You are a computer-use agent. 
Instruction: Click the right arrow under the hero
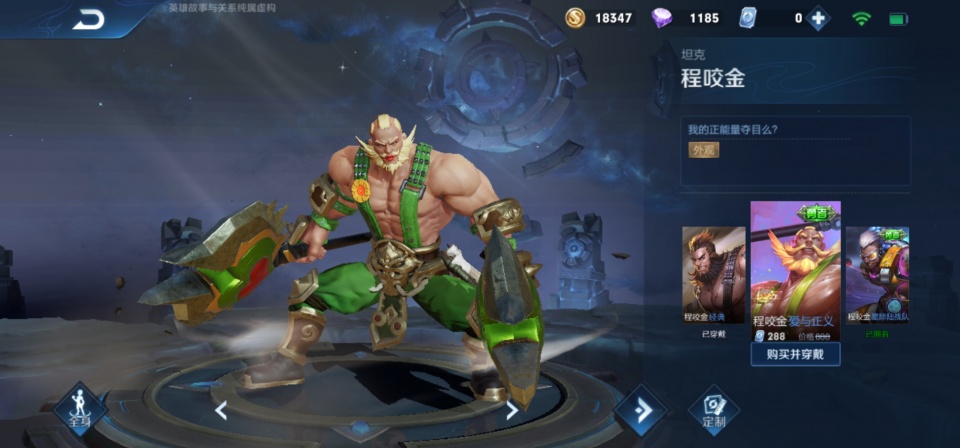(512, 409)
